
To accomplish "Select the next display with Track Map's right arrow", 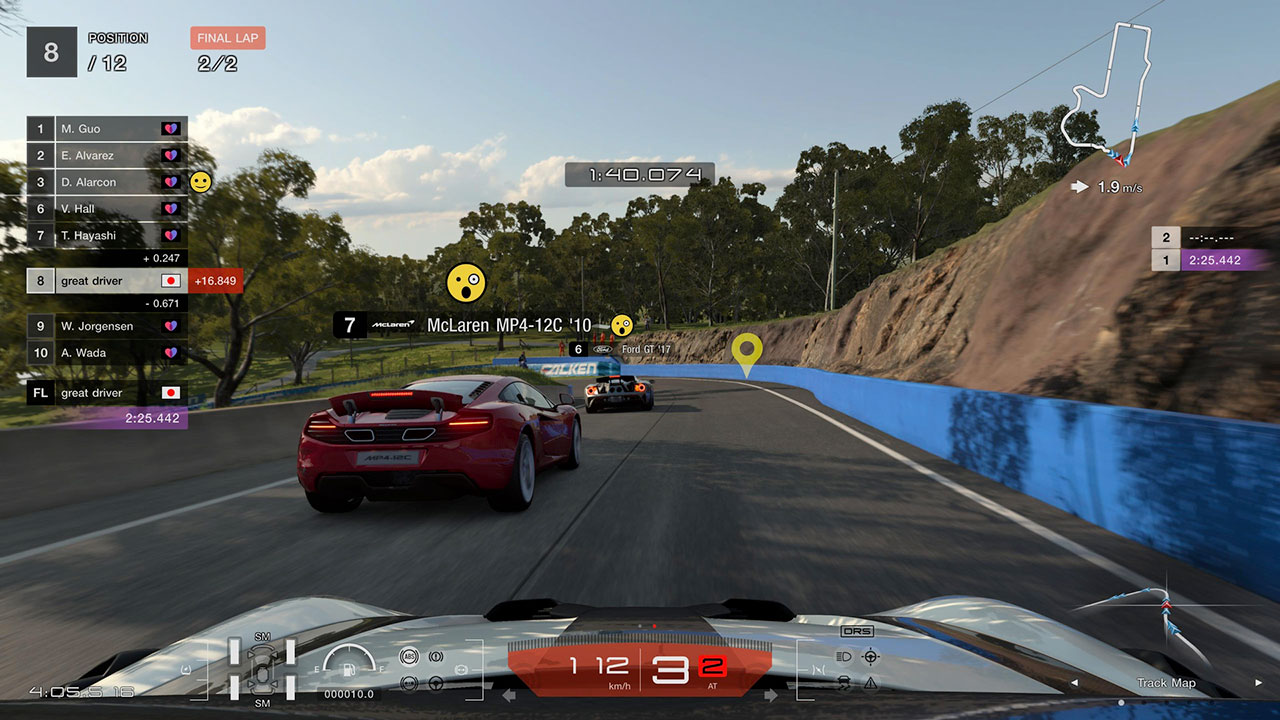I will point(1258,683).
